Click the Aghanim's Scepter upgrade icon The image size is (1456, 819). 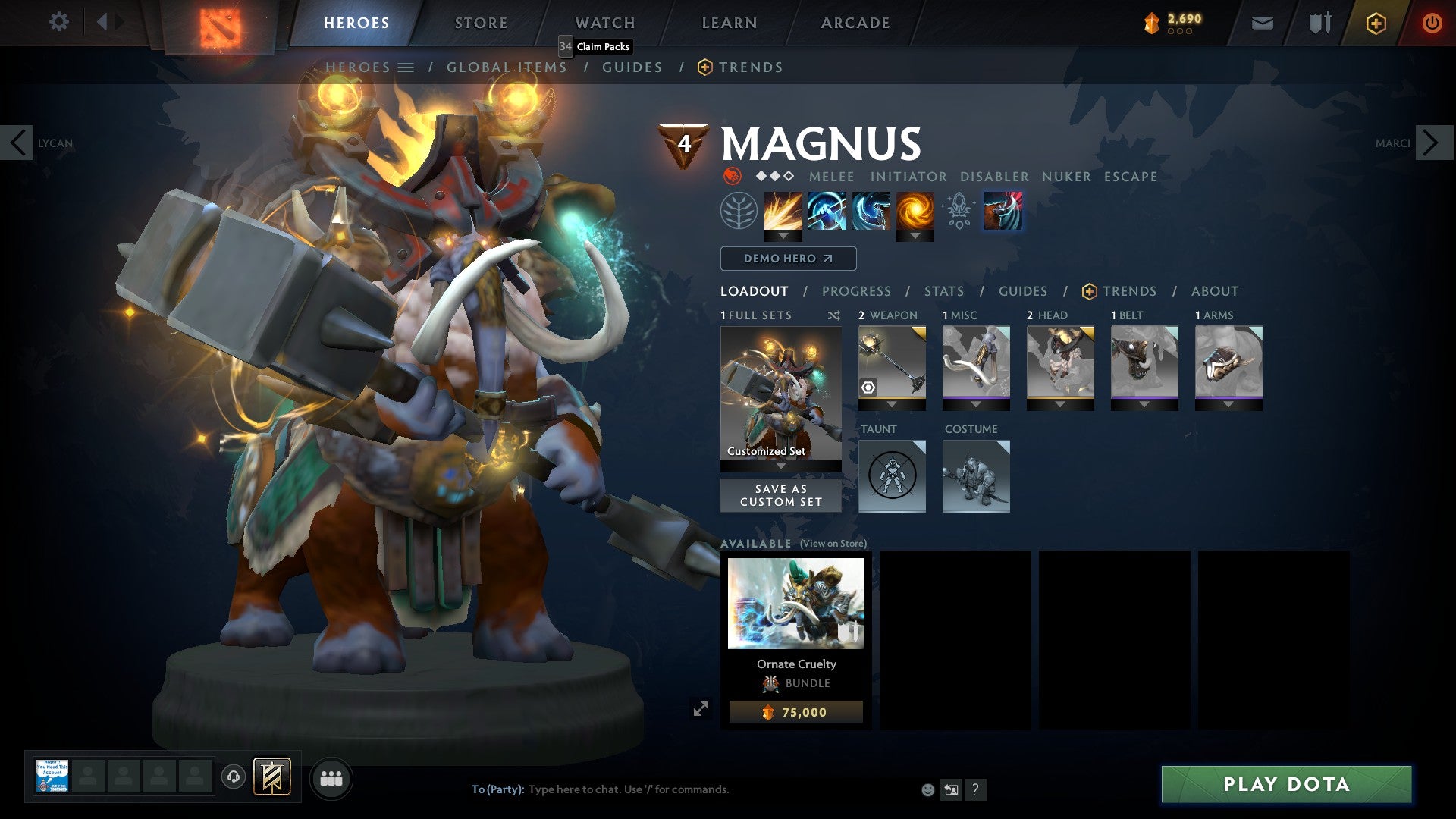958,211
